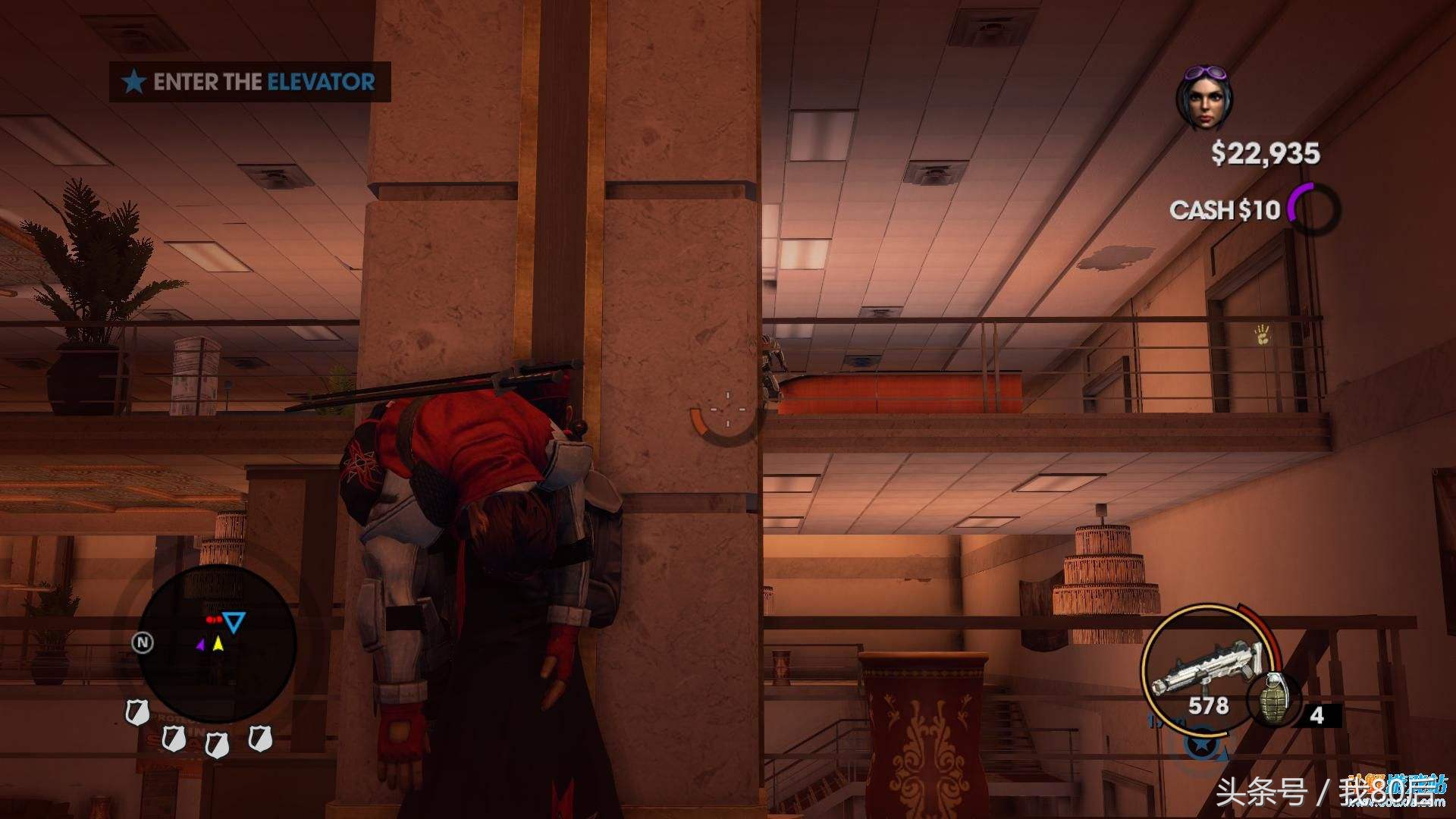1456x819 pixels.
Task: Click the Enter the Elevator objective tracker
Action: pos(250,82)
